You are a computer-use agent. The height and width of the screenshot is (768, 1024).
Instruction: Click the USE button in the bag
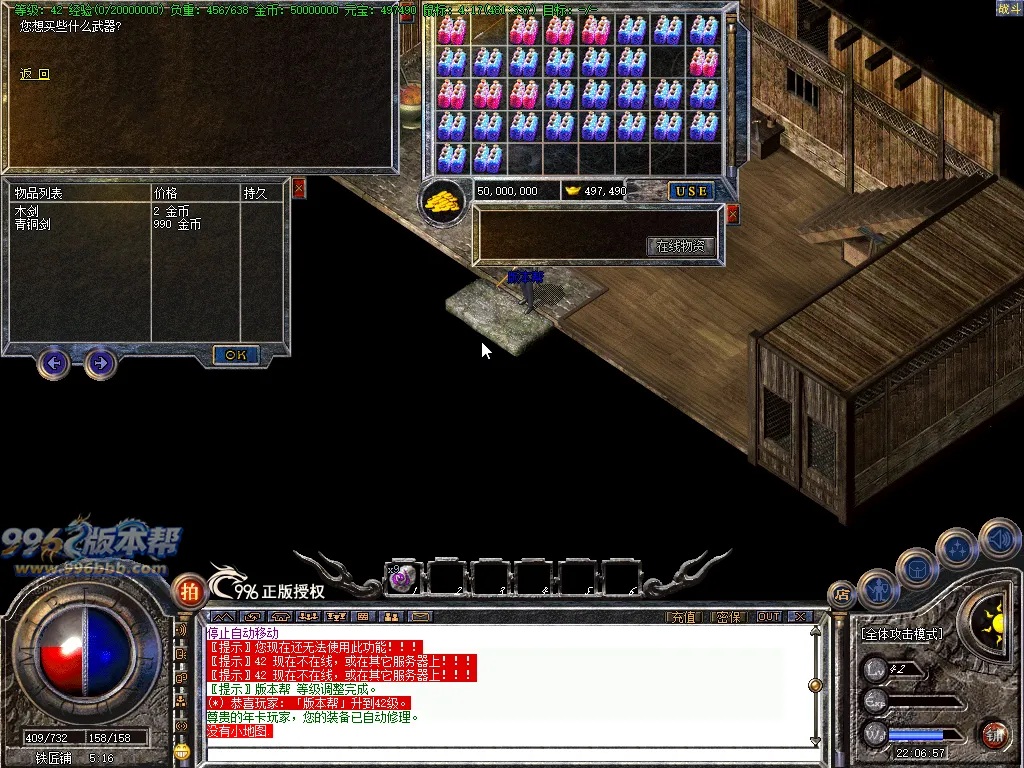tap(690, 191)
